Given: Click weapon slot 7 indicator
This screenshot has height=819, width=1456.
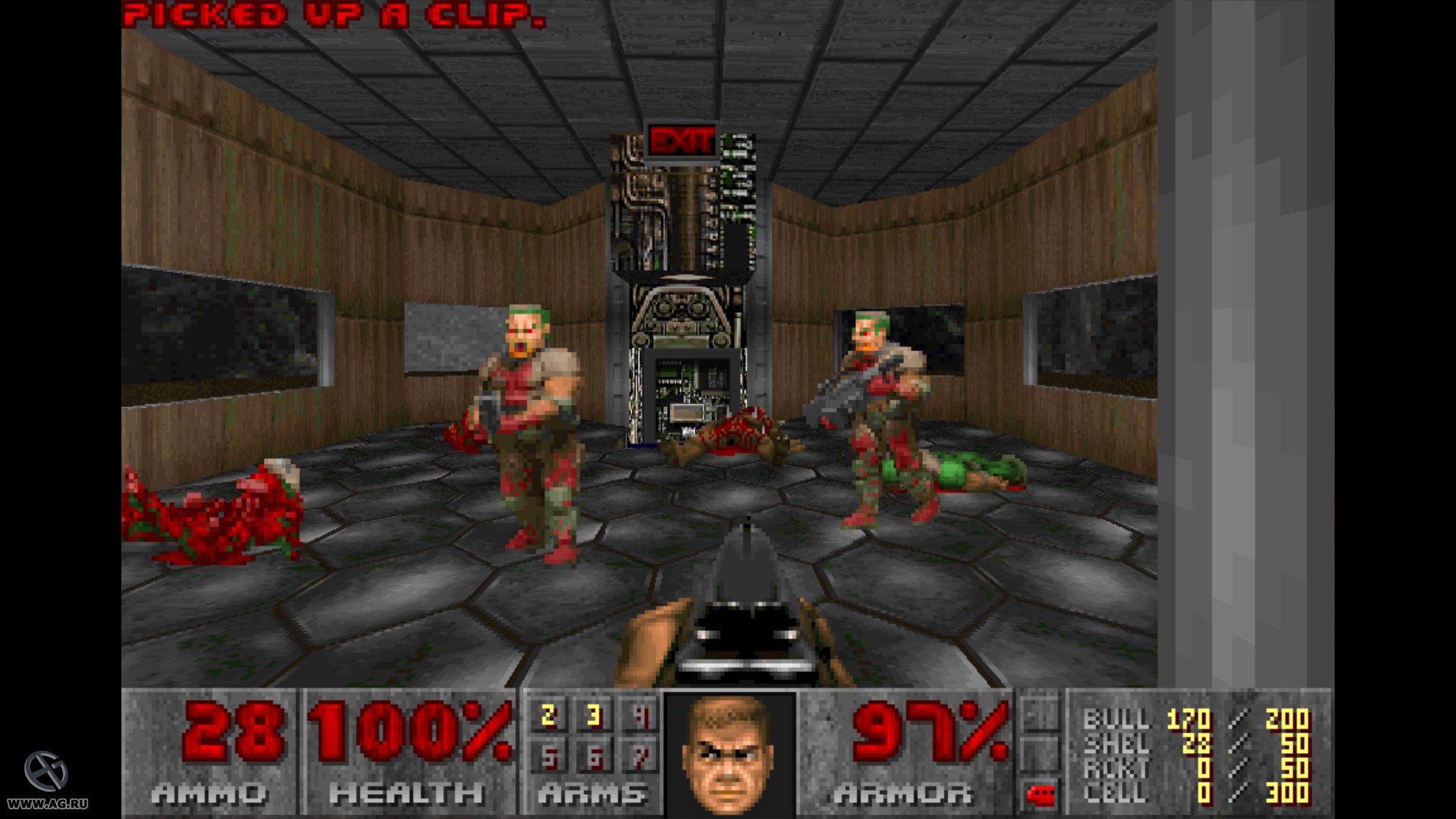Looking at the screenshot, I should click(643, 758).
